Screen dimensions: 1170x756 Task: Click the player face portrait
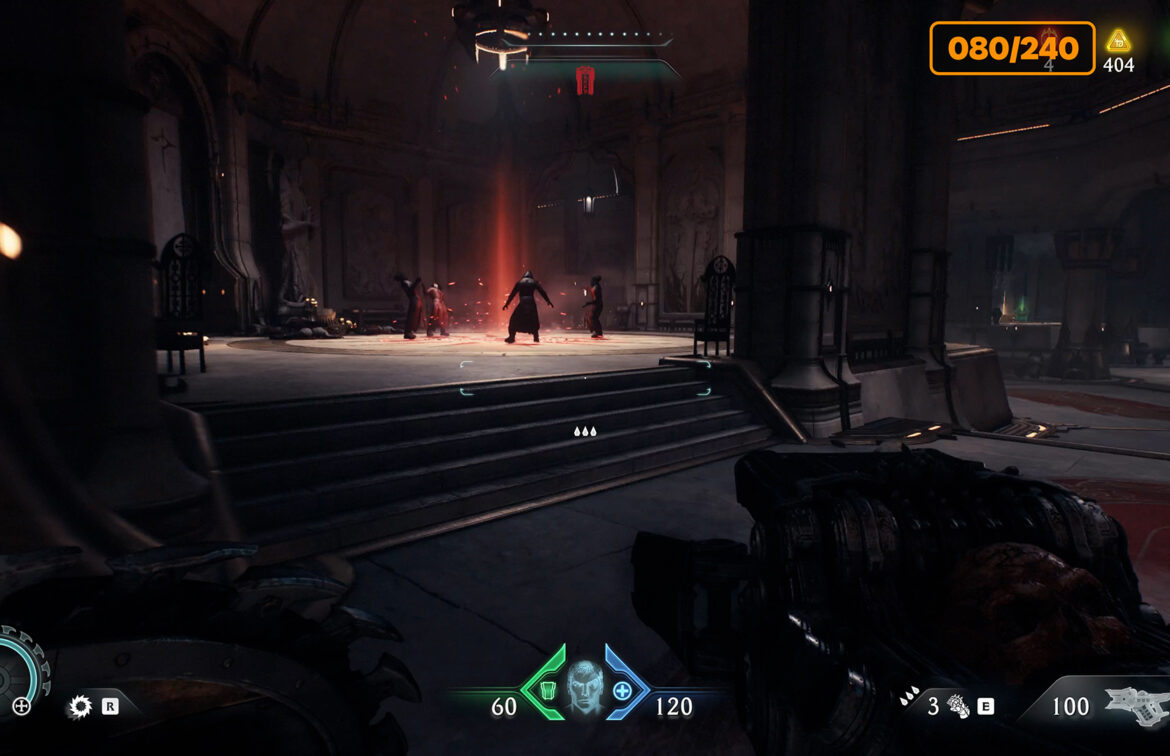coord(584,689)
